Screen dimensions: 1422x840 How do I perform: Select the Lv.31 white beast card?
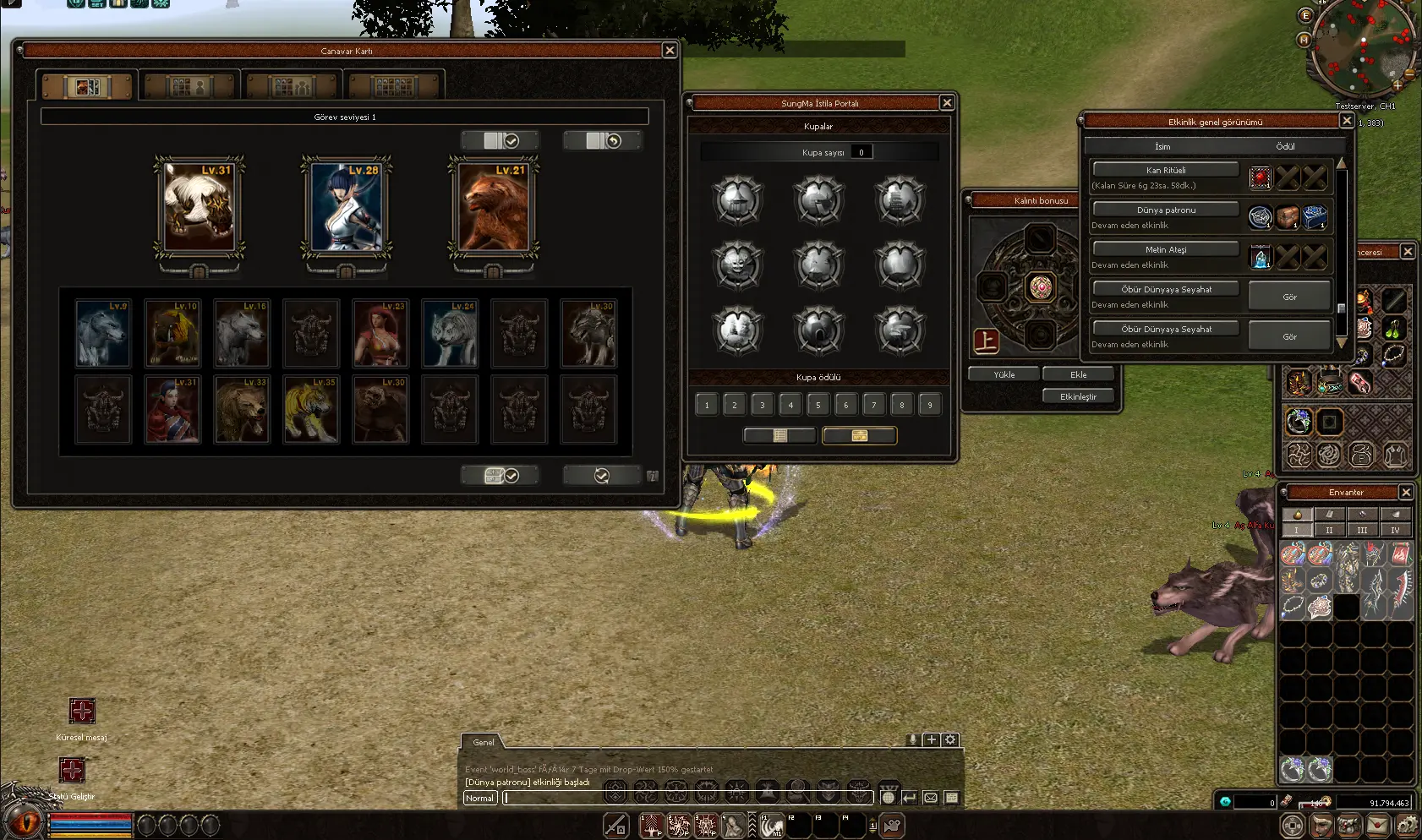199,207
